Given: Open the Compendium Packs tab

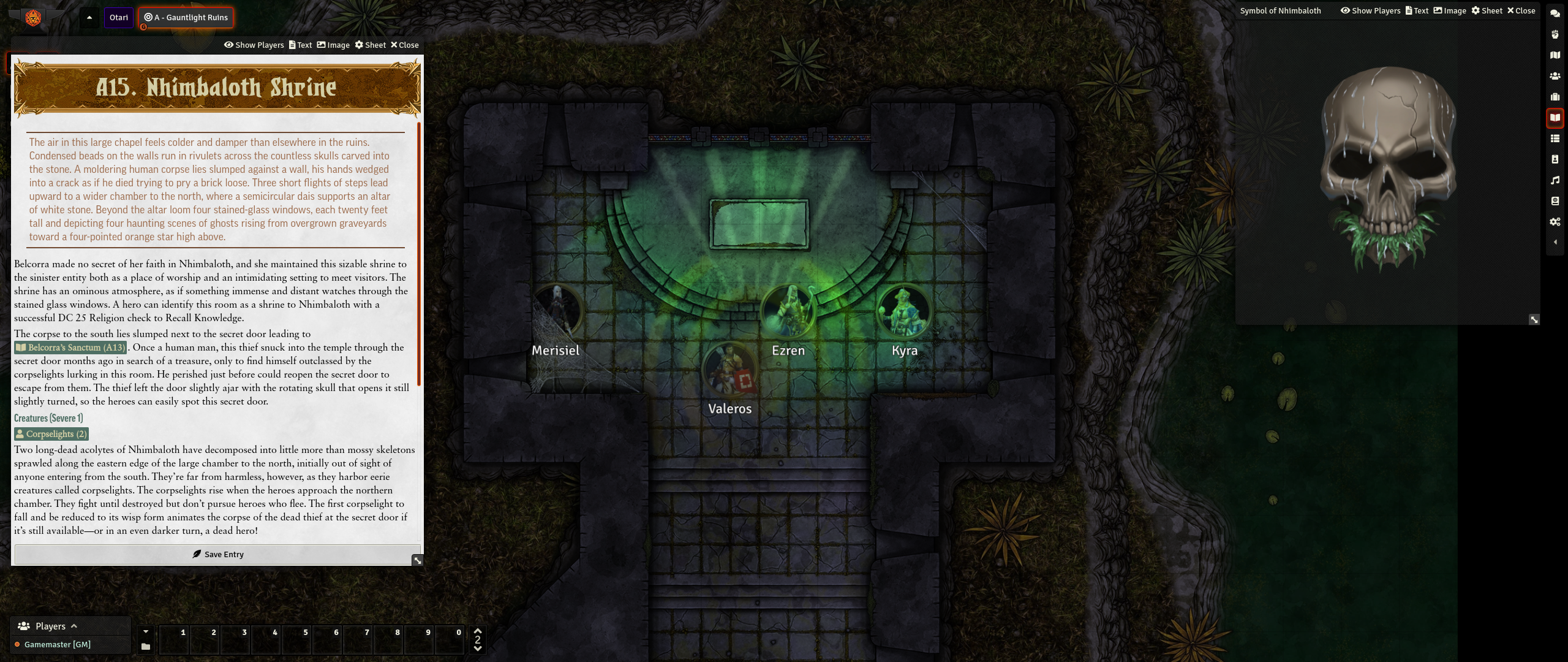Looking at the screenshot, I should 1556,201.
